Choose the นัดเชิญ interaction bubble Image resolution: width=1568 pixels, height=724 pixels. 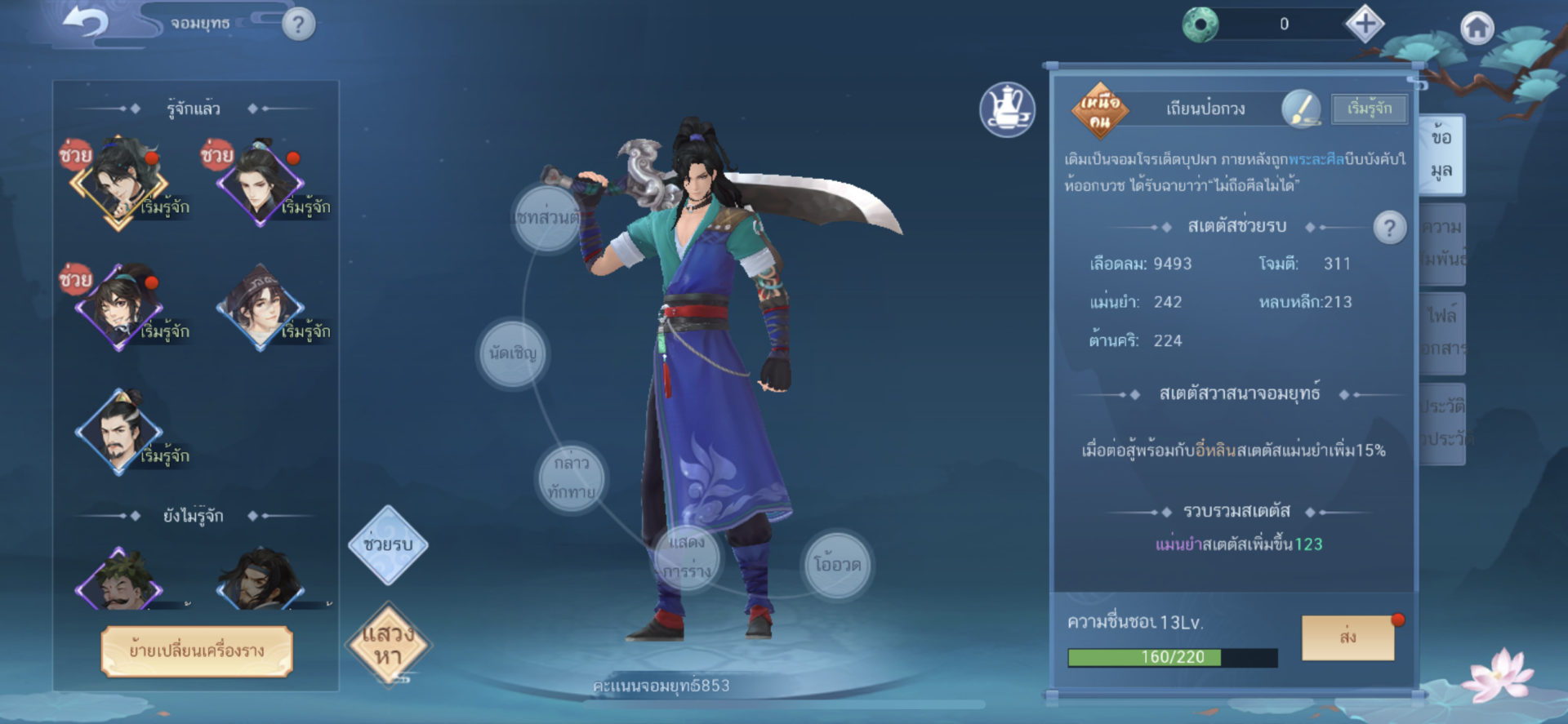(513, 353)
